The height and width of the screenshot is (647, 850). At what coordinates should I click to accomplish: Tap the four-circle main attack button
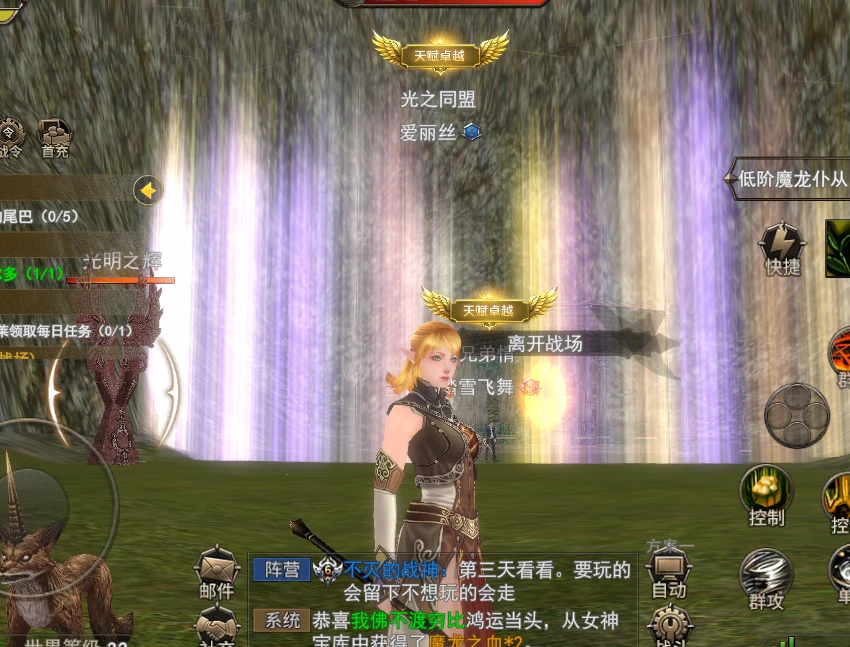797,414
